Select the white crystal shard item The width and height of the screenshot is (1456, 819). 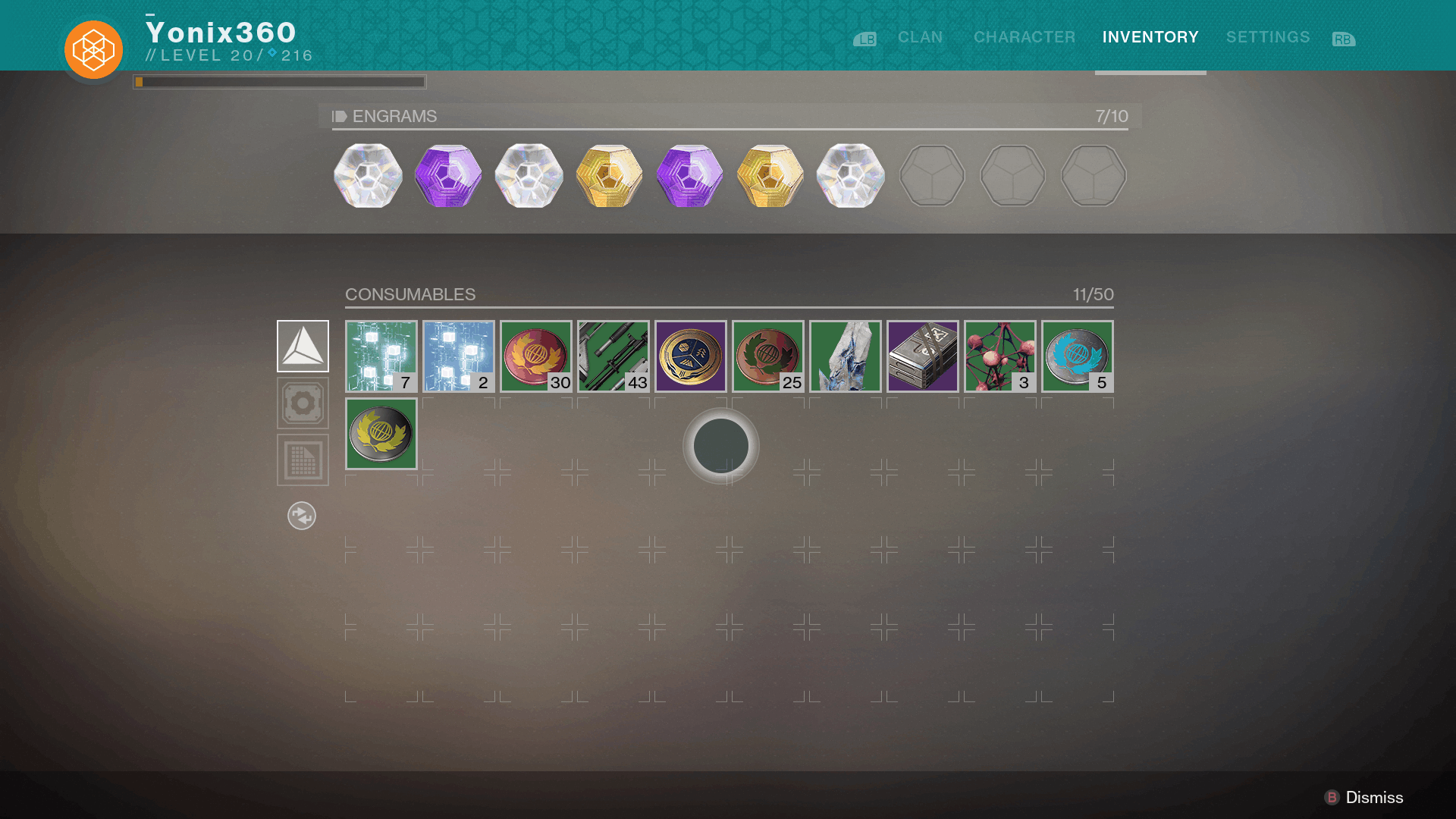pyautogui.click(x=845, y=356)
